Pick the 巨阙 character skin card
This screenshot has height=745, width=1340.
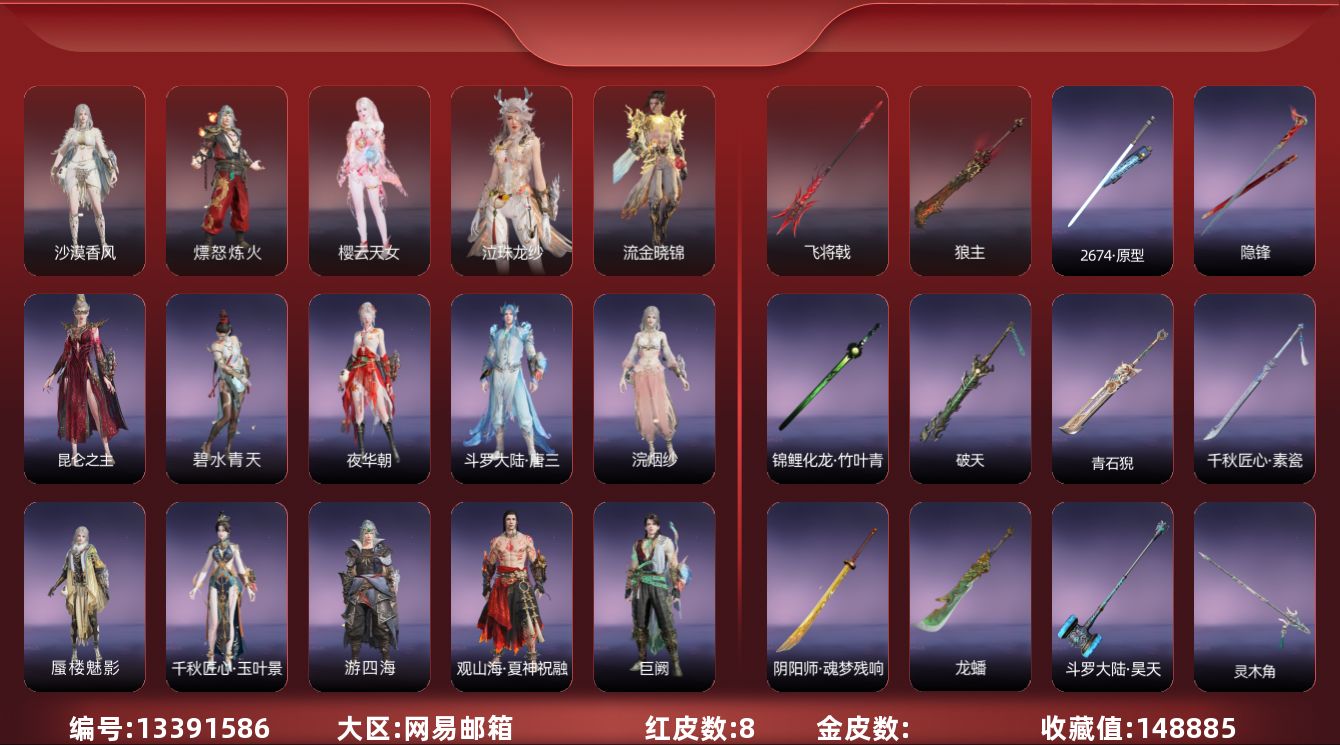[654, 596]
